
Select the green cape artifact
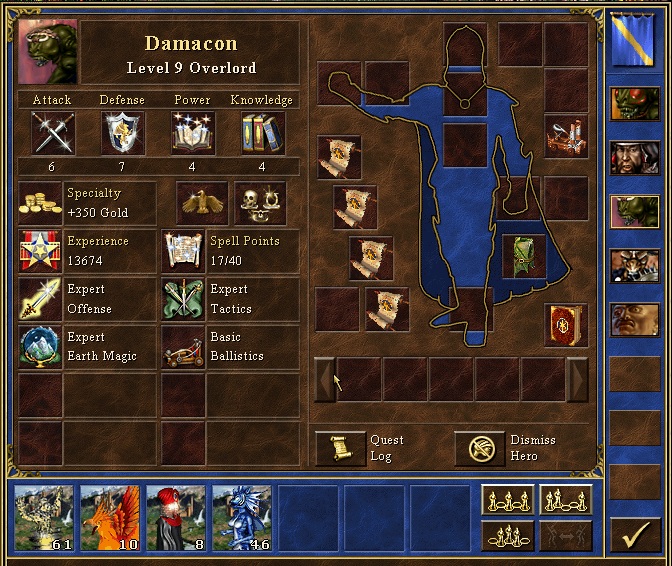click(x=523, y=256)
